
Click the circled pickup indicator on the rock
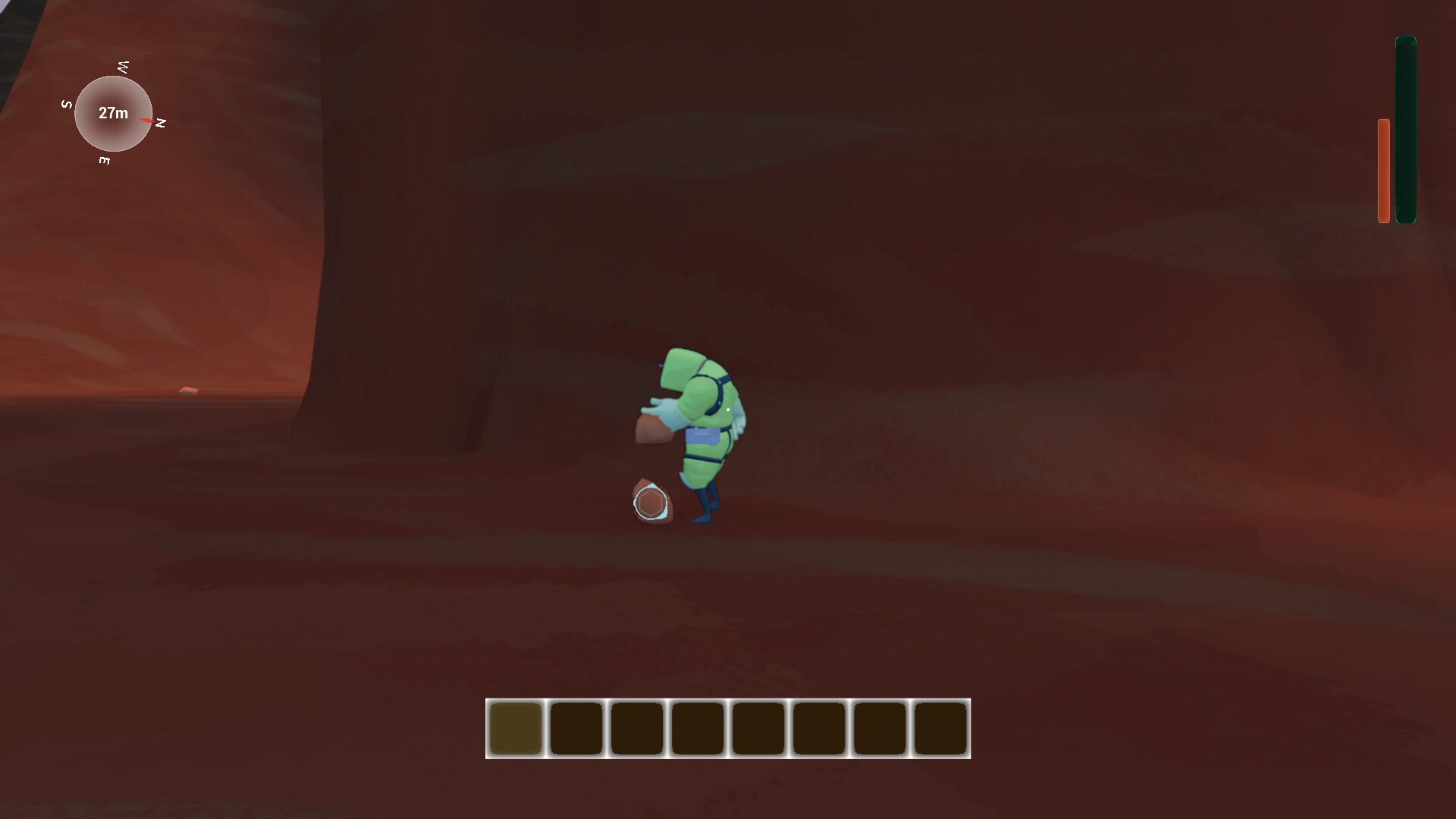(651, 503)
